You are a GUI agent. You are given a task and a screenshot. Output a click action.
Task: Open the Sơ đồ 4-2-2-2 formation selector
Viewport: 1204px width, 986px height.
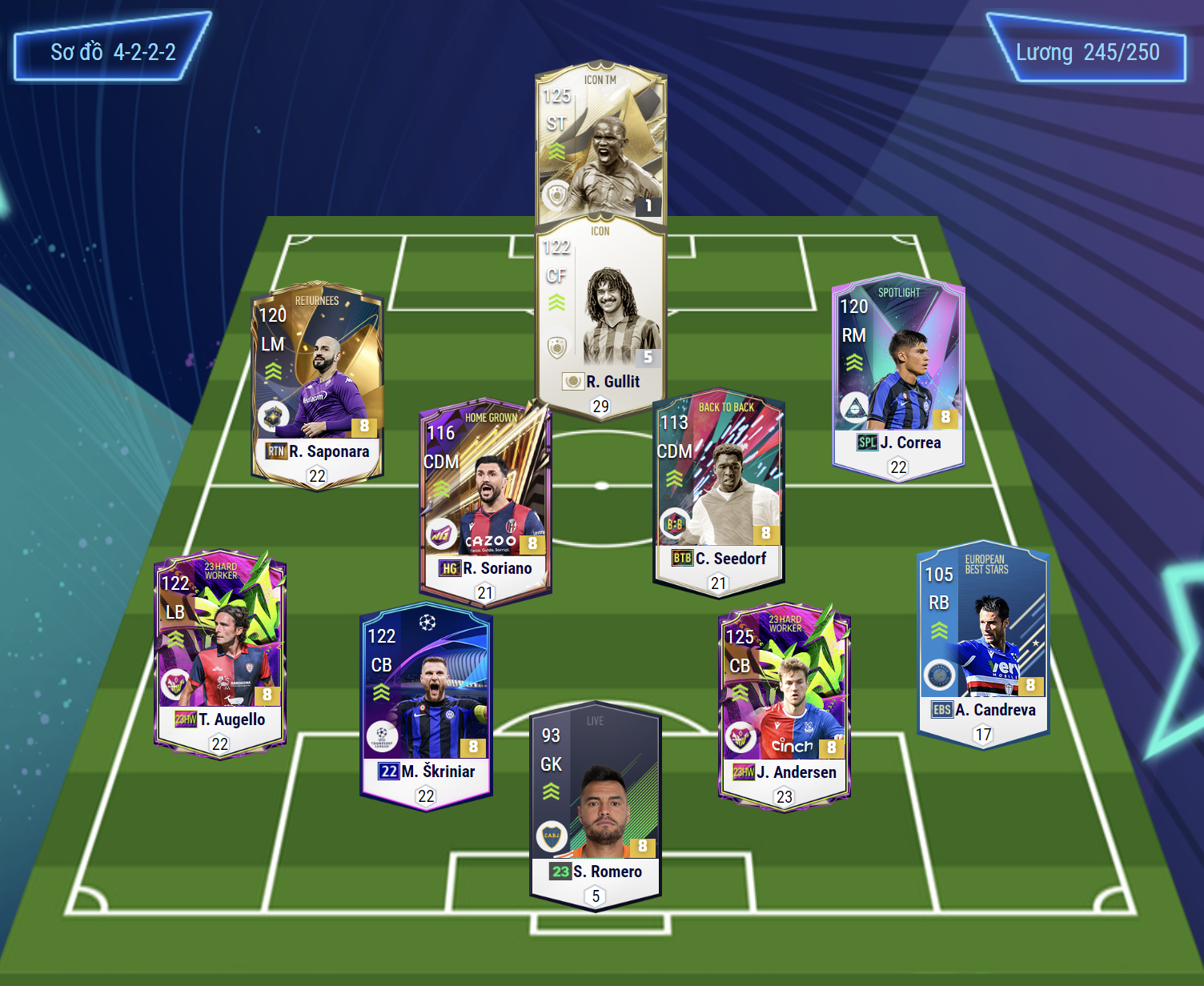[113, 52]
